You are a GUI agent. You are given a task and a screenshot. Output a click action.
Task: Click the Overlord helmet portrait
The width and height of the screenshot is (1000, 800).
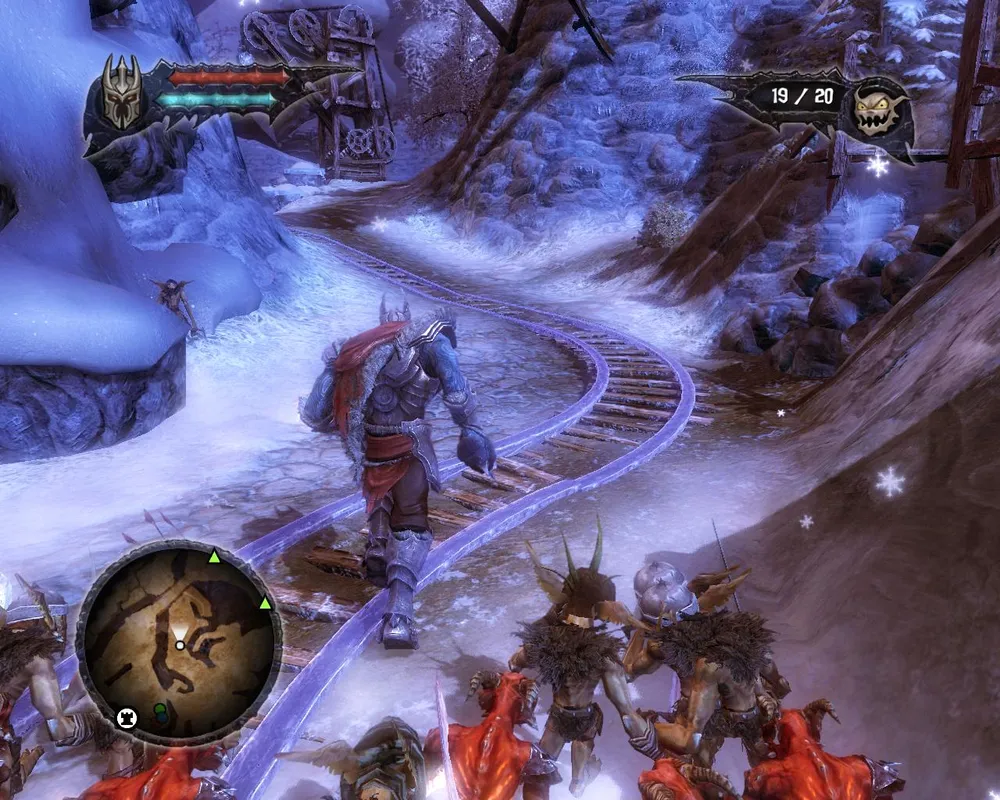(123, 92)
